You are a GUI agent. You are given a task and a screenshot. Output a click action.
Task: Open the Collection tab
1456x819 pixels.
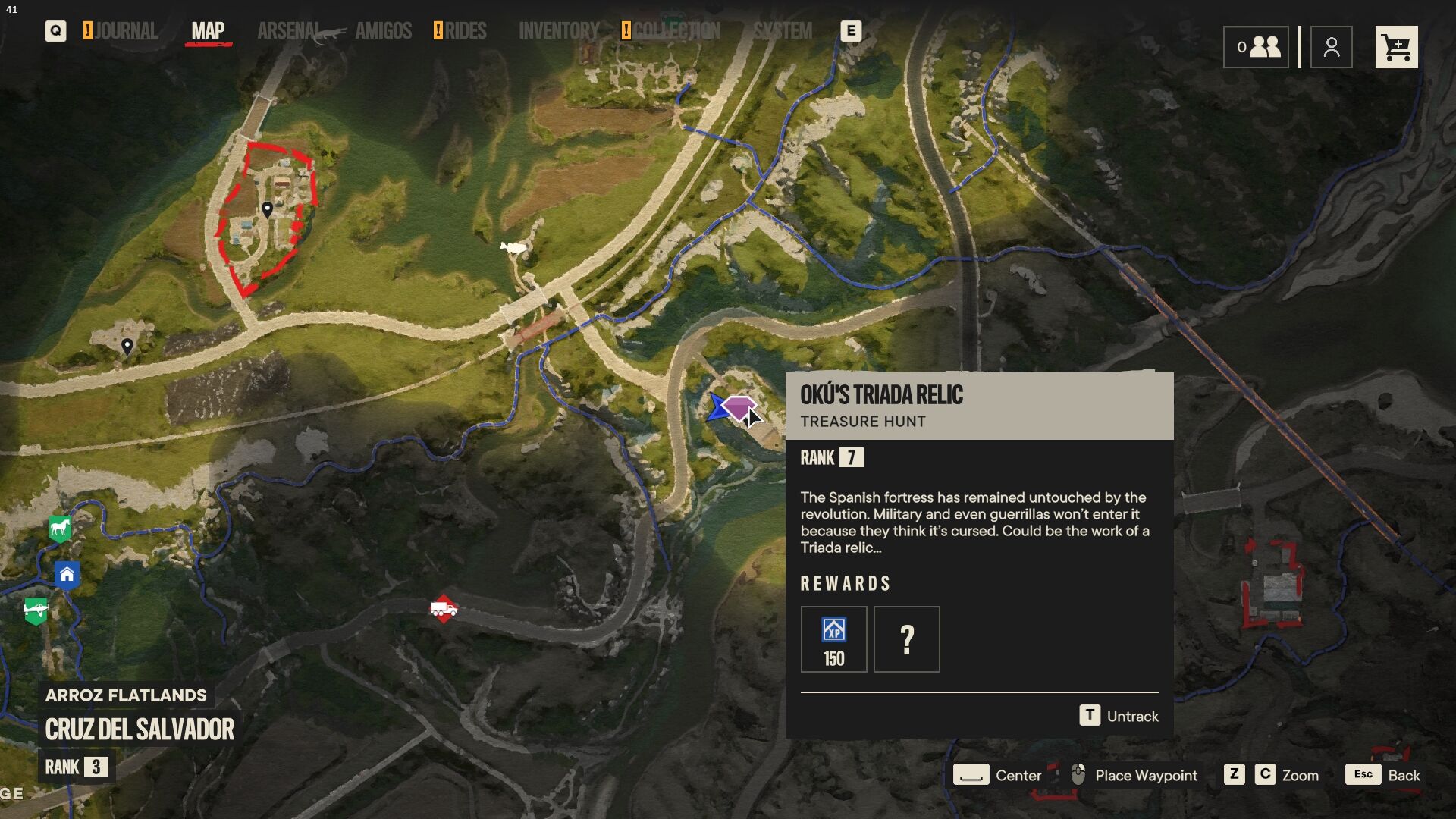[x=676, y=31]
